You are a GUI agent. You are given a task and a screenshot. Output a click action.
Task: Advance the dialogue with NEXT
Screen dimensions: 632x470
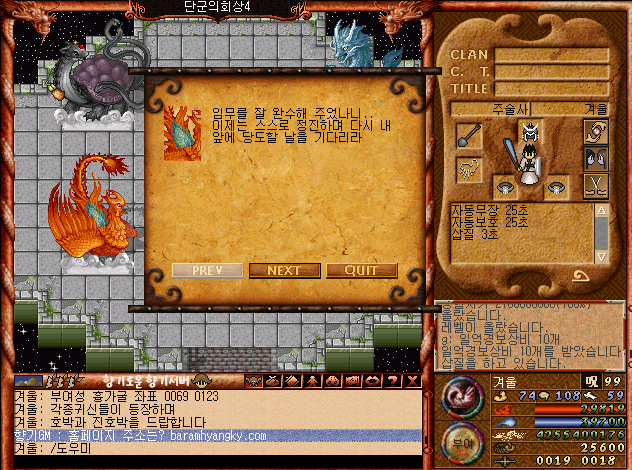(284, 270)
